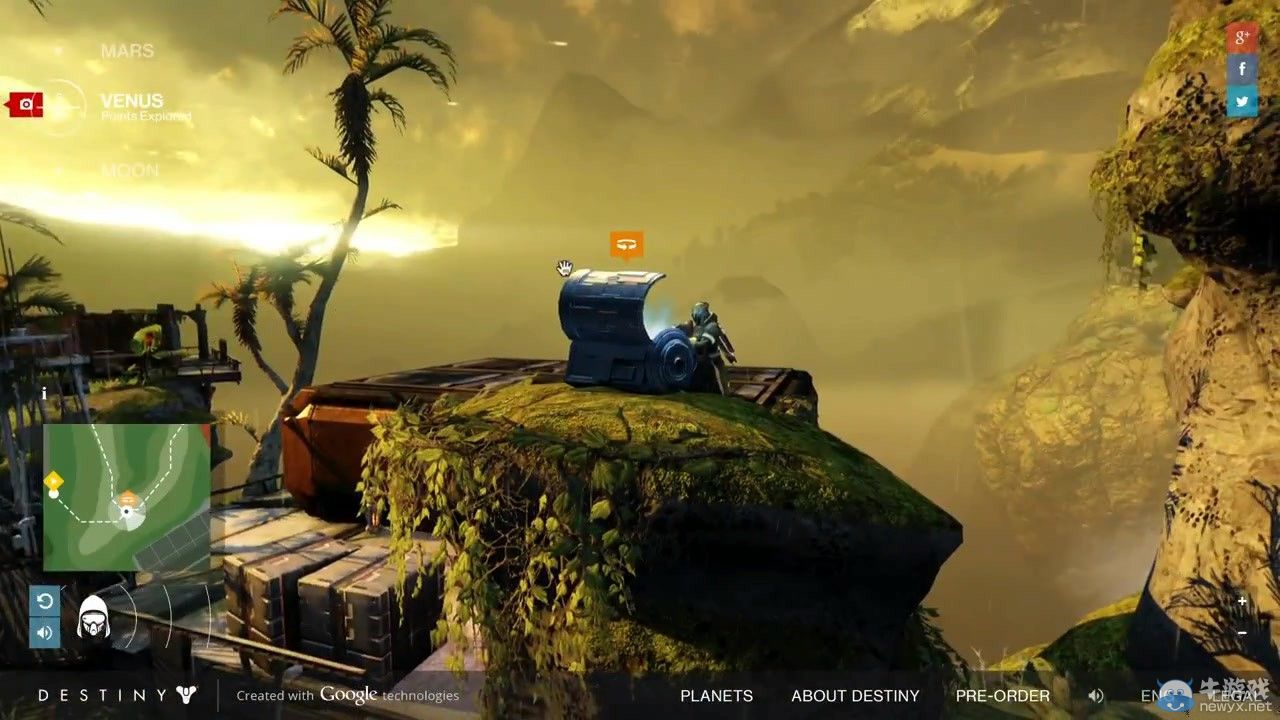1280x720 pixels.
Task: Click the Facebook share icon
Action: pos(1241,68)
